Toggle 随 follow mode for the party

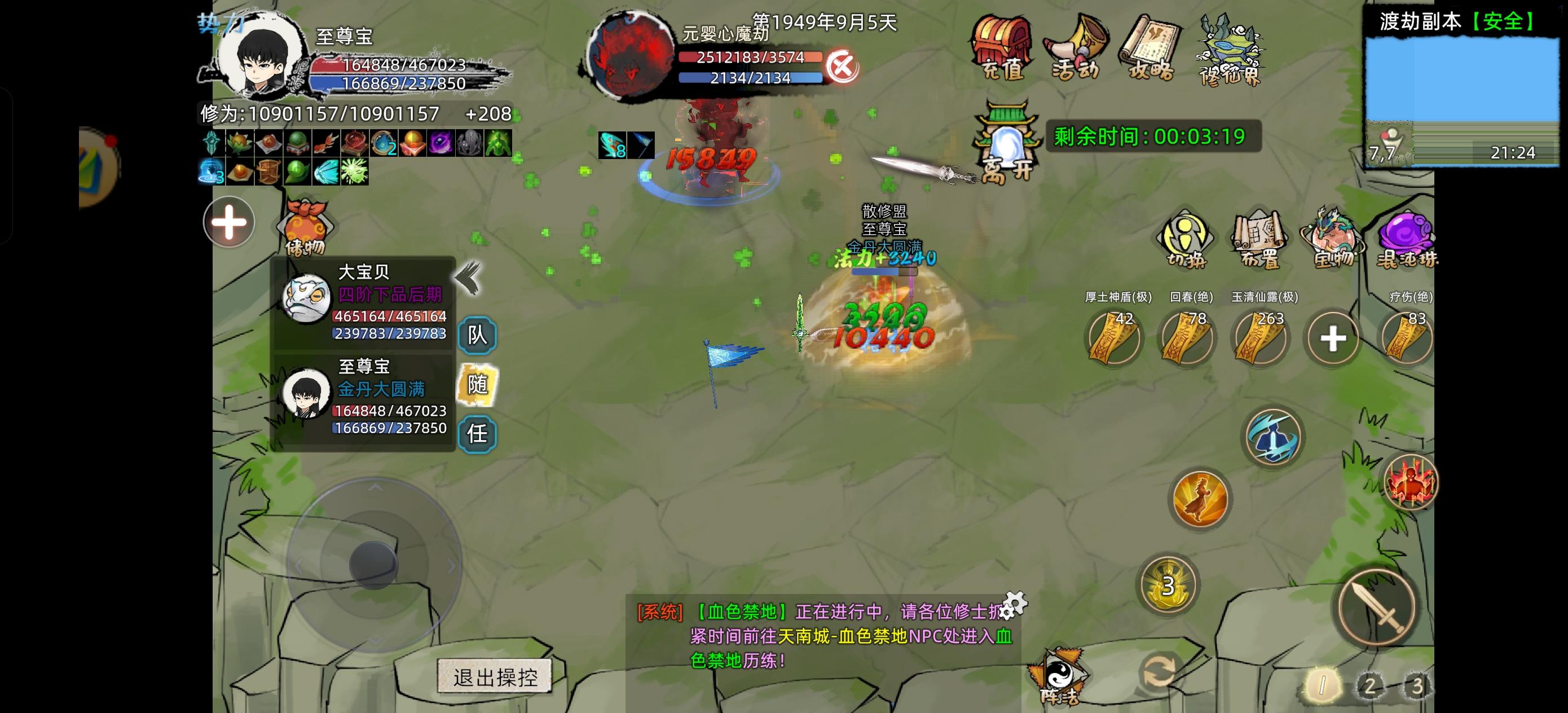478,385
